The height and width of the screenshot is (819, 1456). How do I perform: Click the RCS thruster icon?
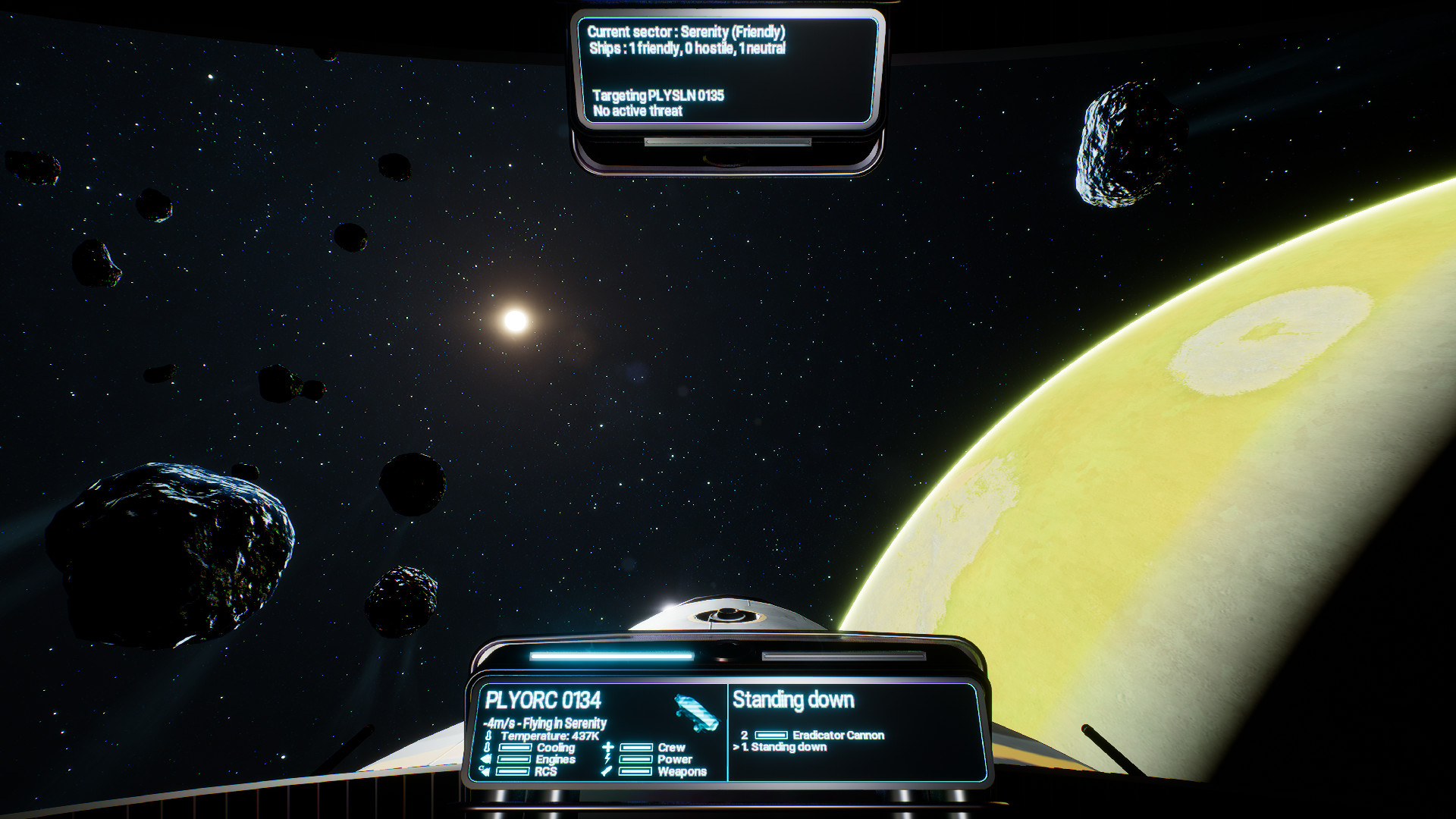(x=485, y=772)
